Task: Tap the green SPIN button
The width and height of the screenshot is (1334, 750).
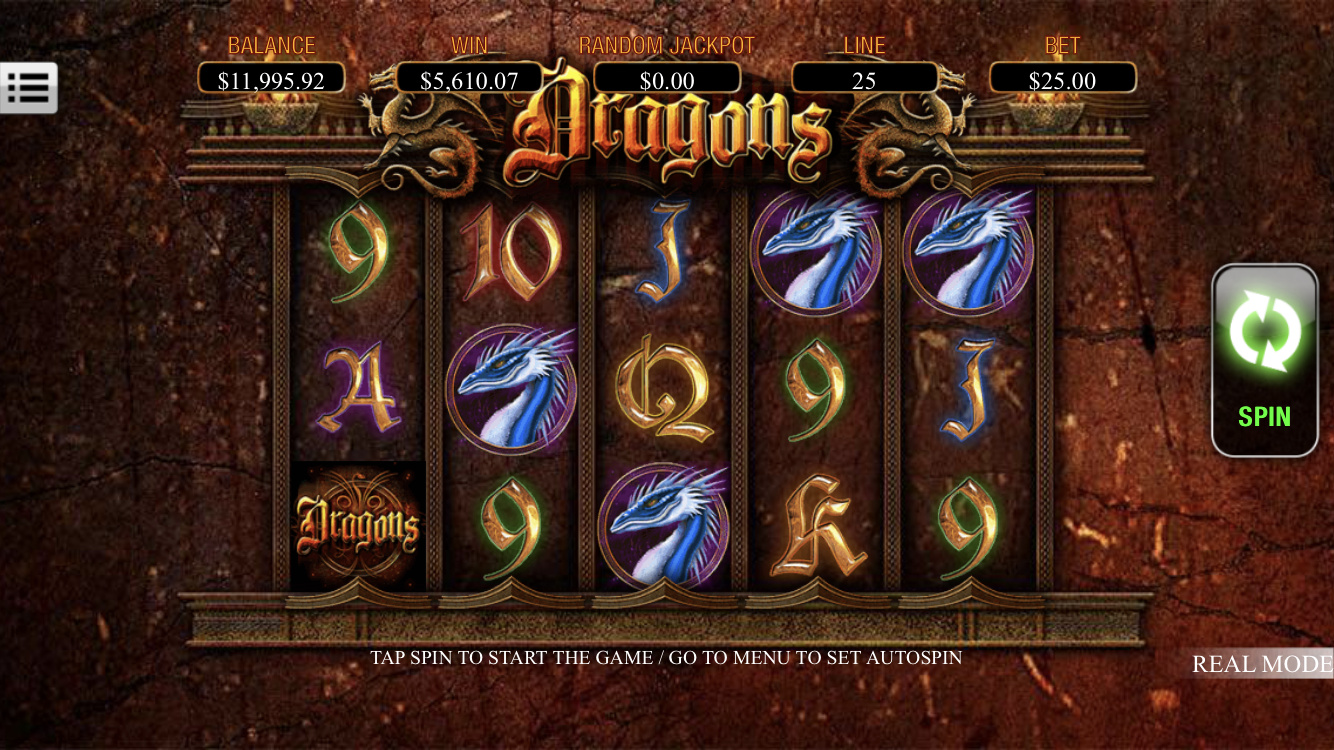Action: (x=1265, y=360)
